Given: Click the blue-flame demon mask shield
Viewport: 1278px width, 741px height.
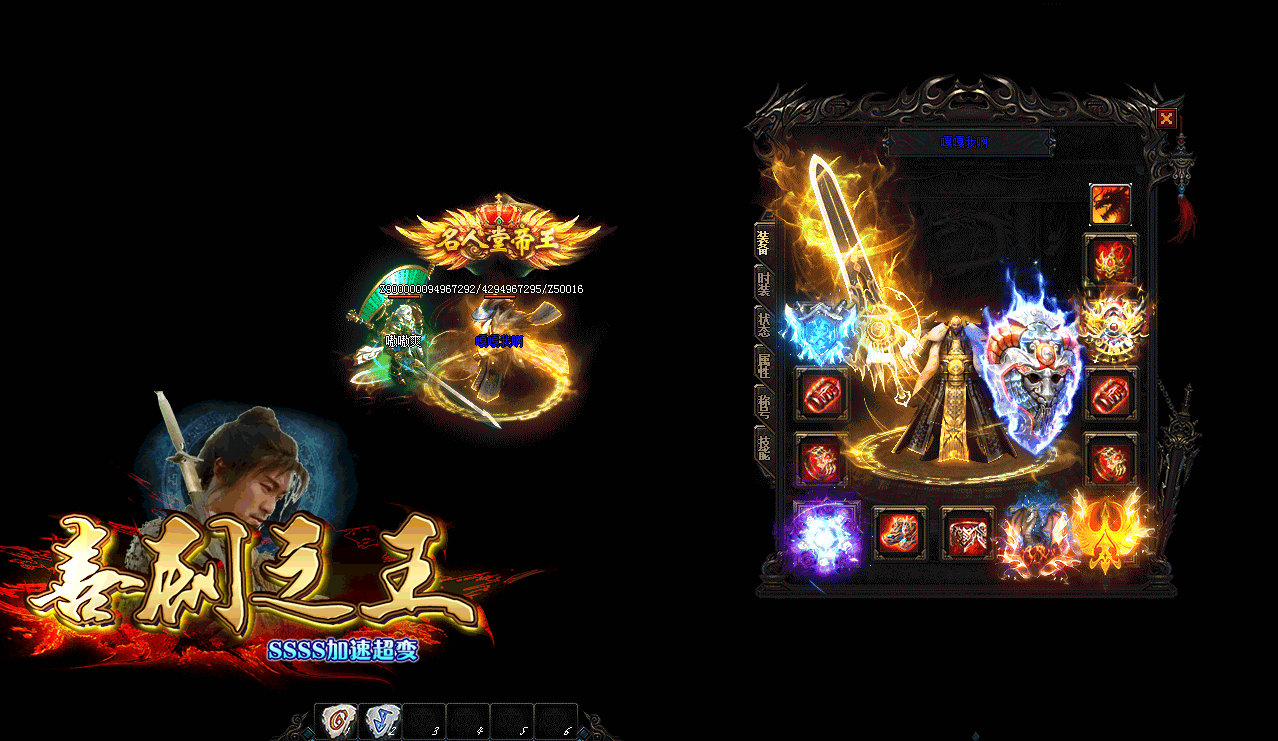Looking at the screenshot, I should pos(1032,368).
